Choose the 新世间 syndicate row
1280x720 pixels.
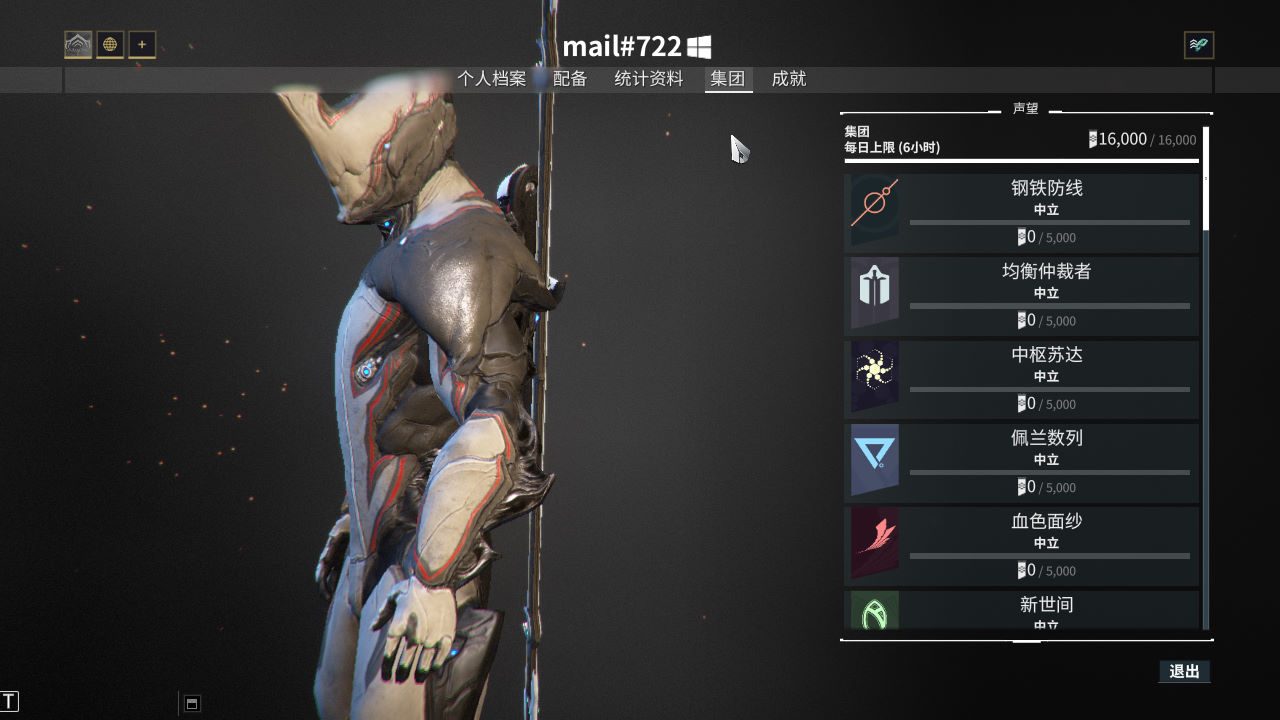tap(1022, 610)
